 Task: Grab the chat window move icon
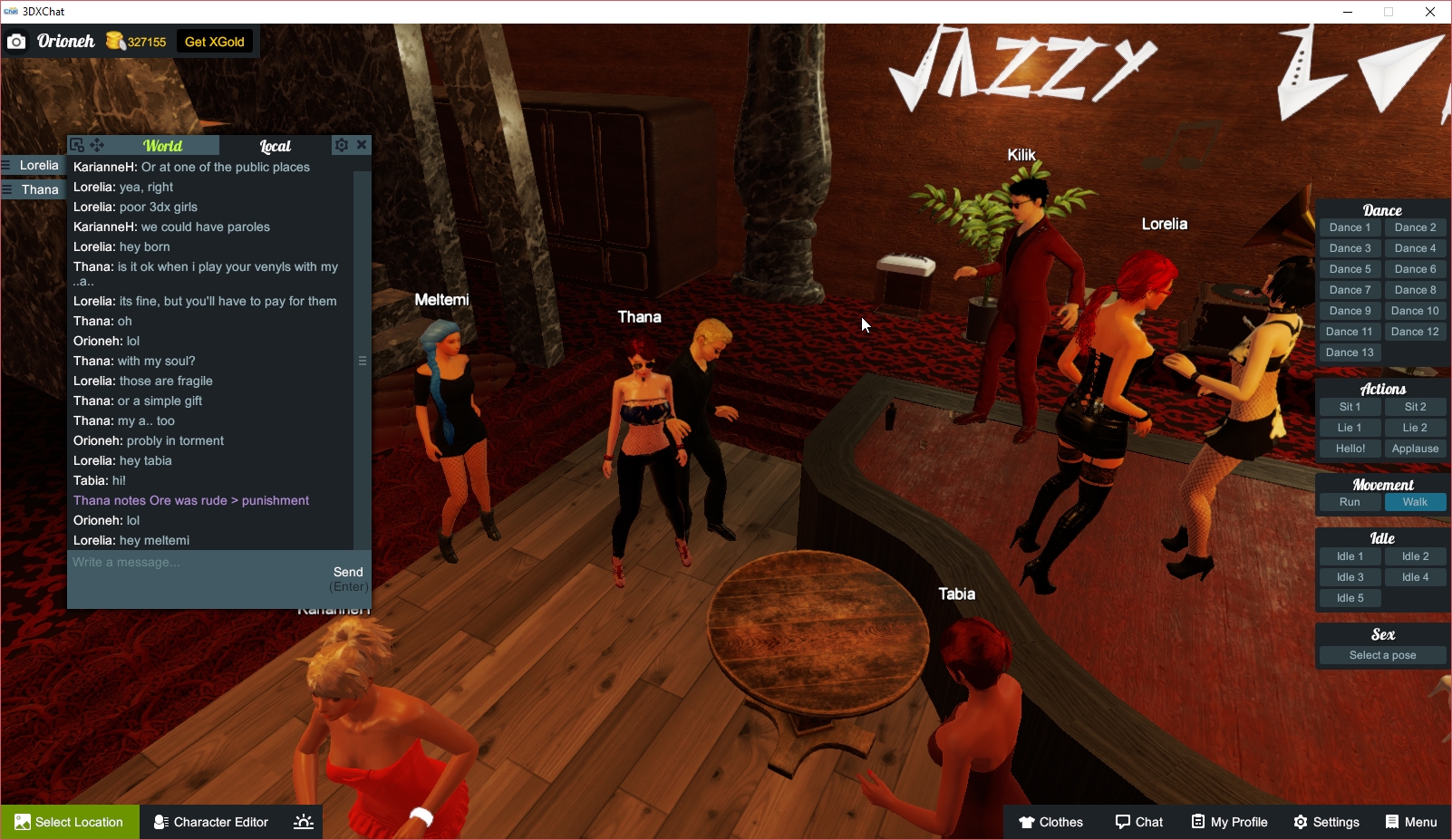point(97,144)
